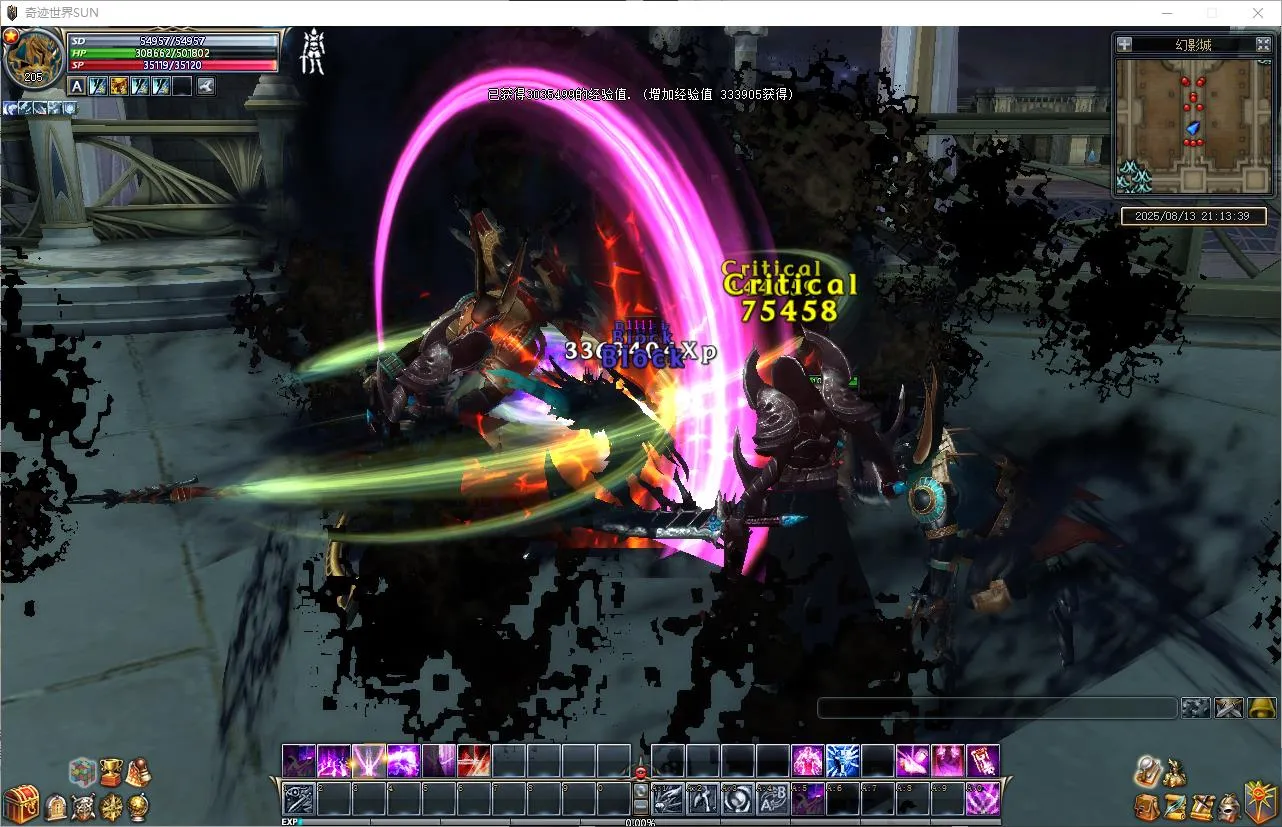Click the golden bell icon by chat

pyautogui.click(x=1262, y=708)
